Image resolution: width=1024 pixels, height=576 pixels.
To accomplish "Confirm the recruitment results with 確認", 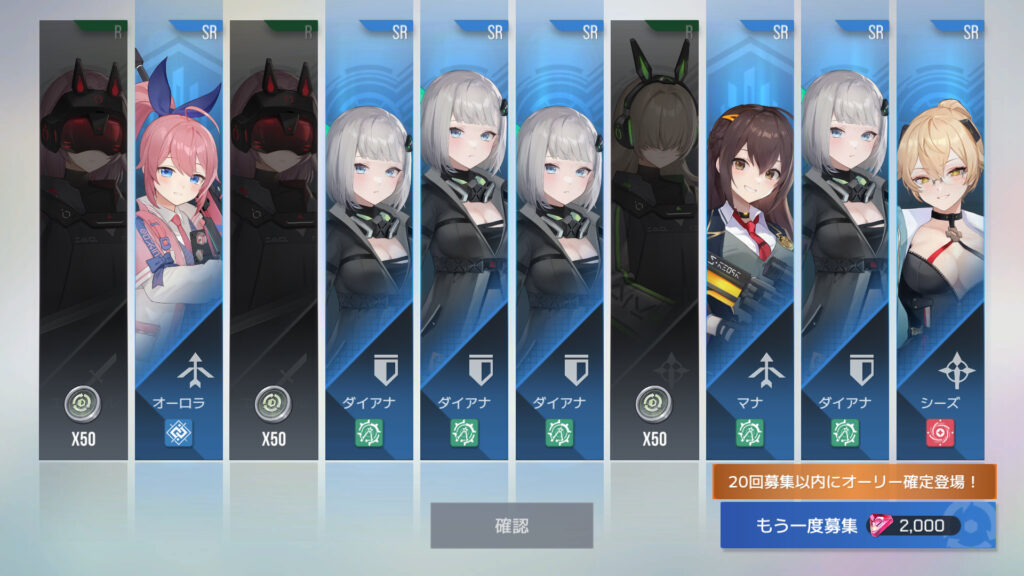I will click(x=511, y=525).
